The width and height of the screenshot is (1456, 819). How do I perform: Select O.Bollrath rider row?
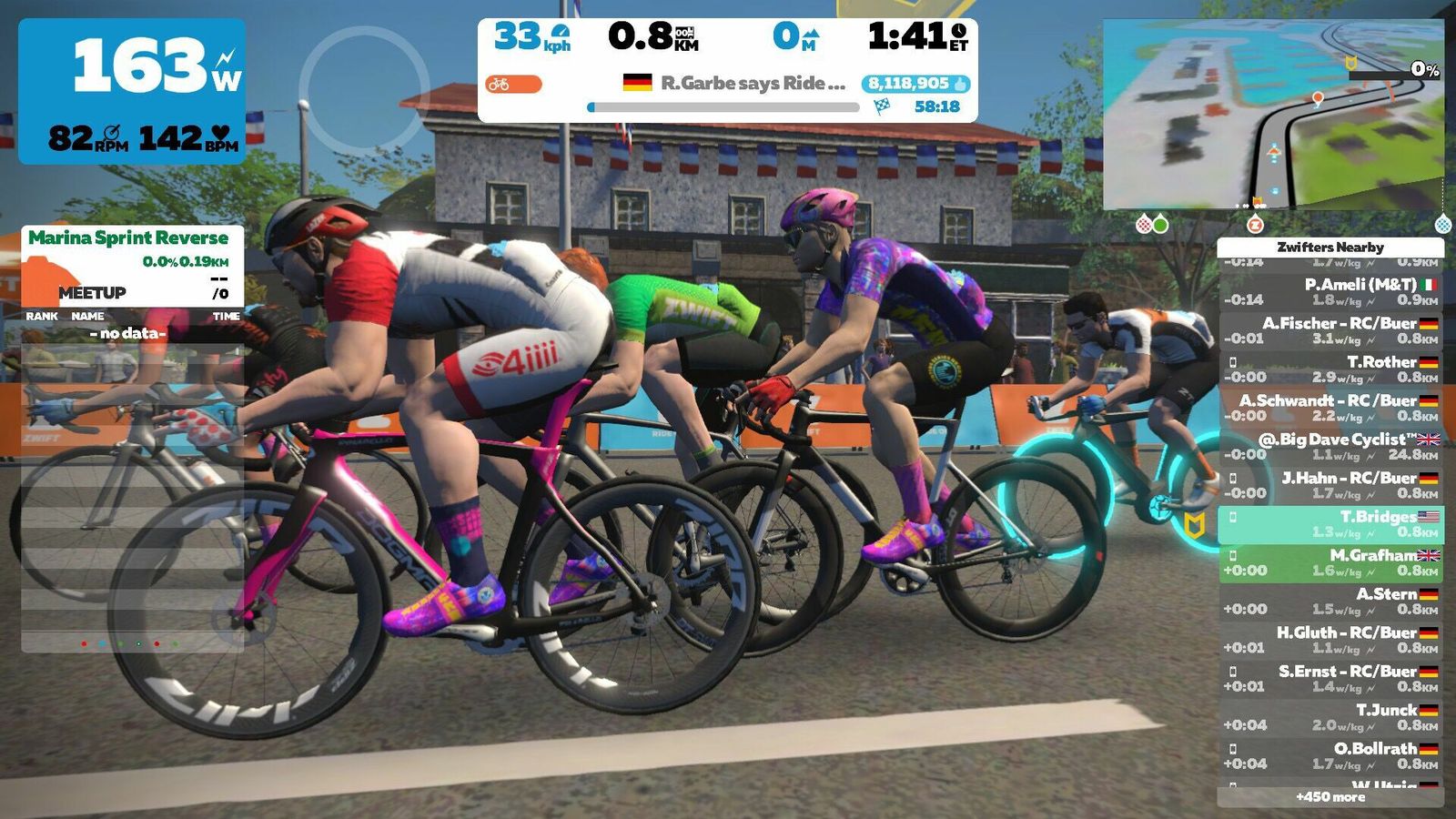coord(1330,756)
